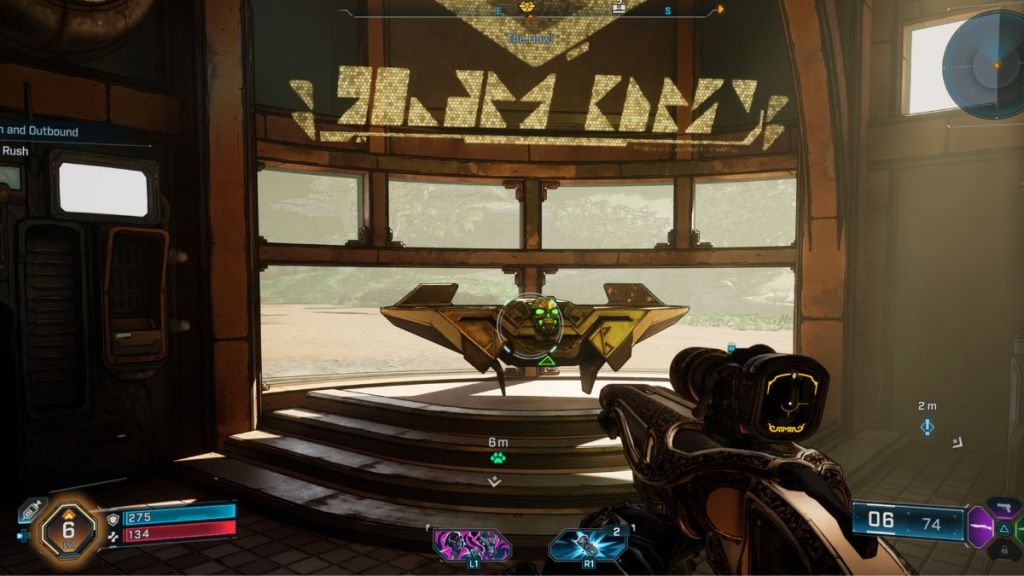Click the locked weapon slot
1024x576 pixels.
[1003, 548]
